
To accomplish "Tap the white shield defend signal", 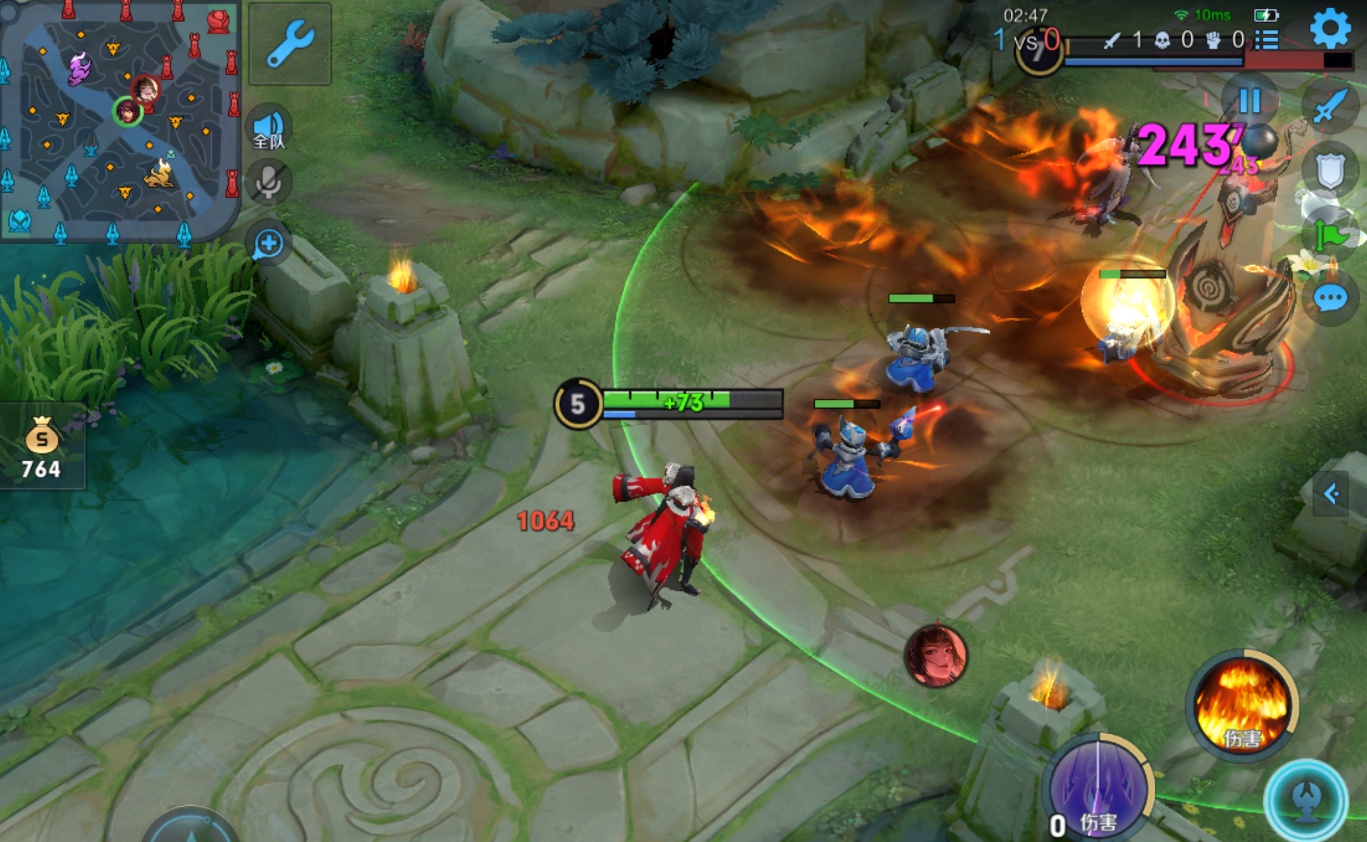I will 1330,171.
